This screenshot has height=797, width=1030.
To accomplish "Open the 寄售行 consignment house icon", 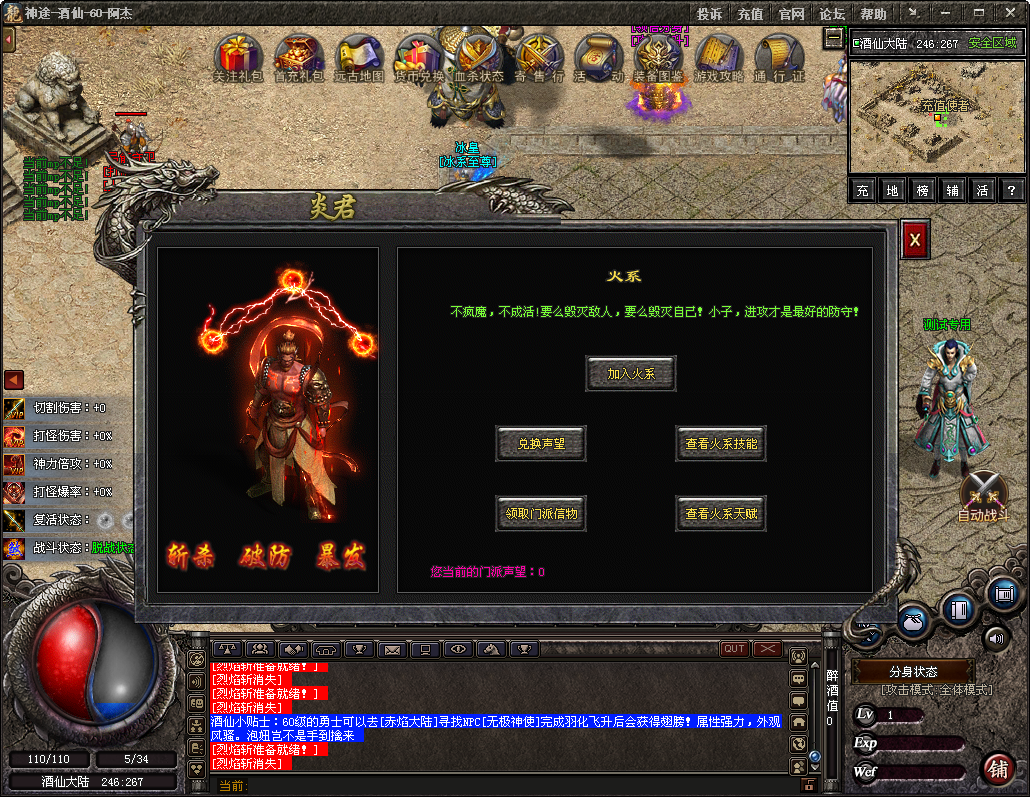I will tap(539, 56).
